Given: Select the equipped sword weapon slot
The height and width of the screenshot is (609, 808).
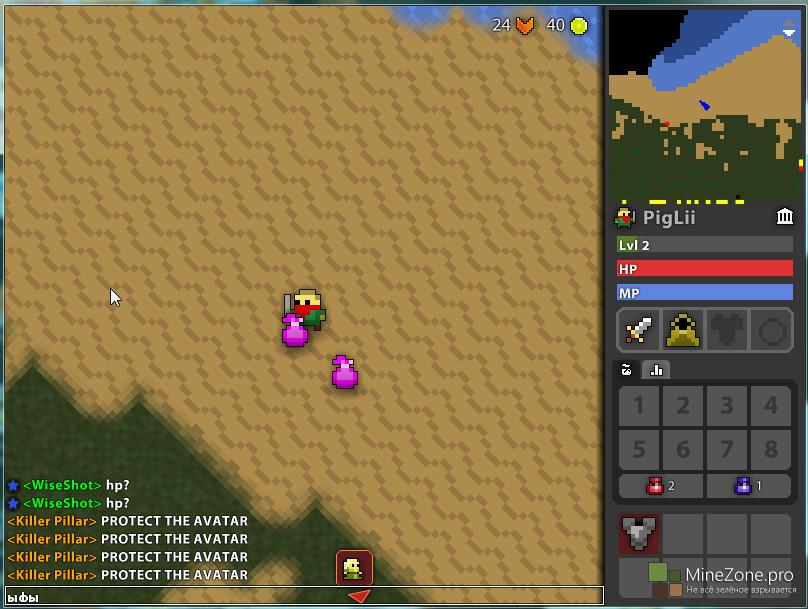Looking at the screenshot, I should (x=638, y=330).
